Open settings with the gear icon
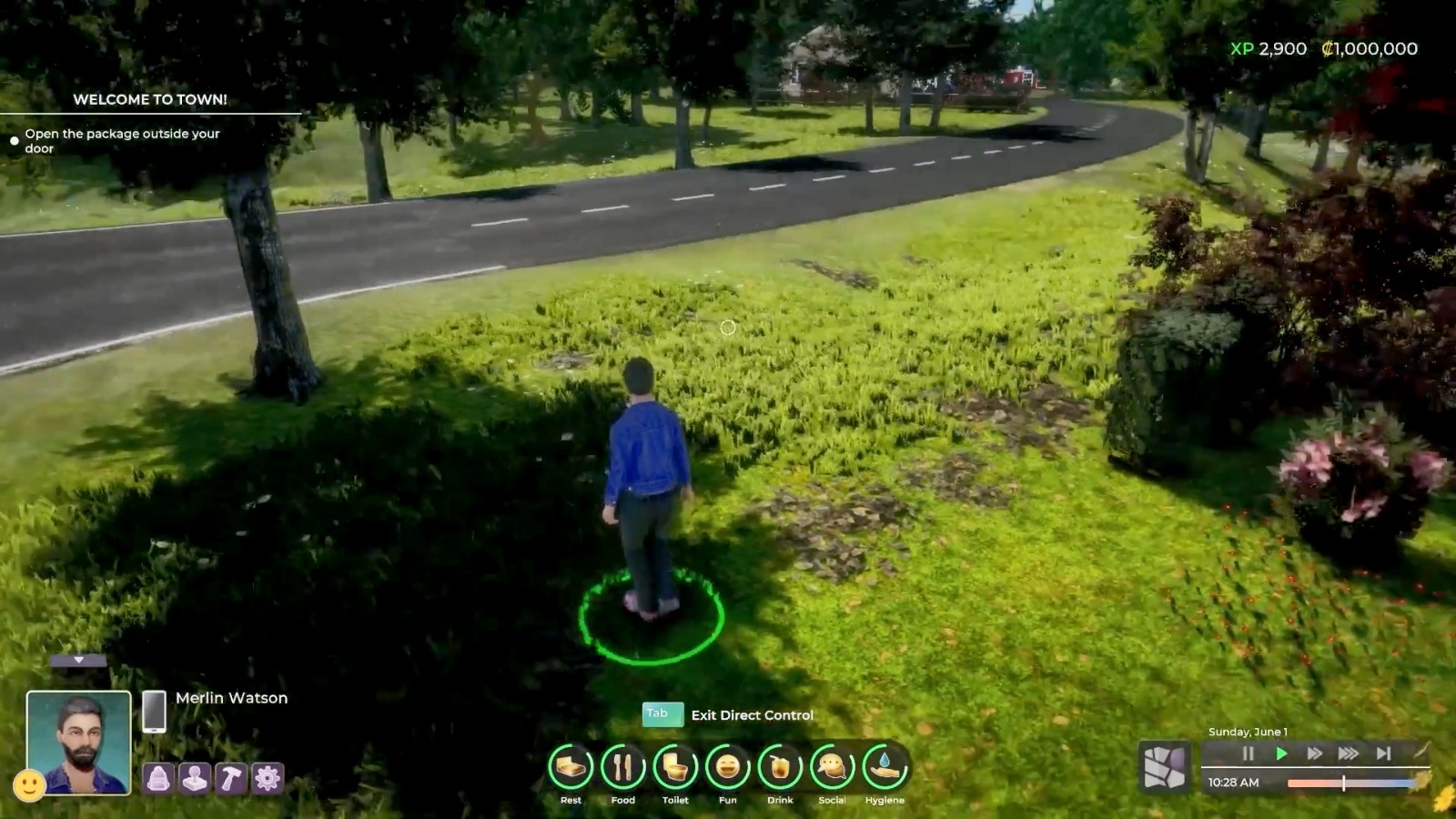Image resolution: width=1456 pixels, height=819 pixels. 268,779
